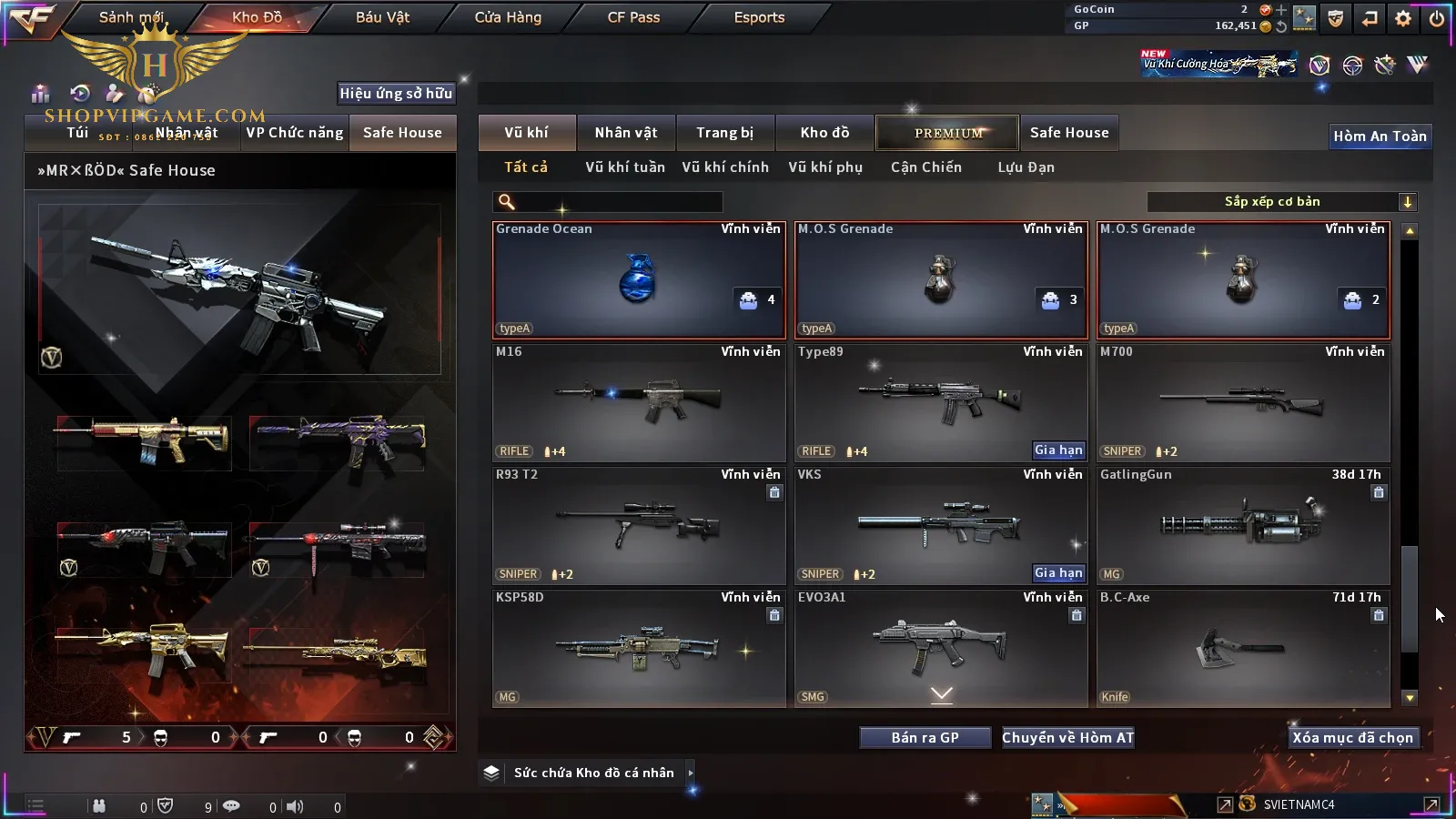Select the B.C-Axe knife

coord(1243,648)
